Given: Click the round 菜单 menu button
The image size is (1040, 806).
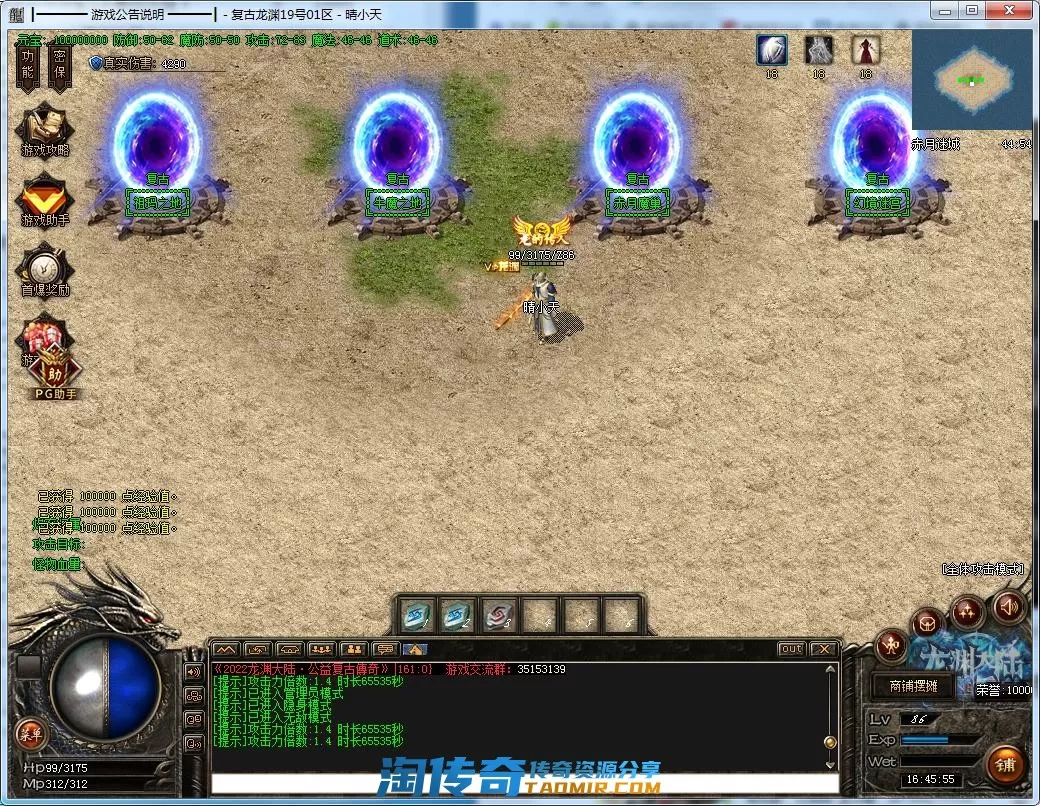Looking at the screenshot, I should (29, 735).
